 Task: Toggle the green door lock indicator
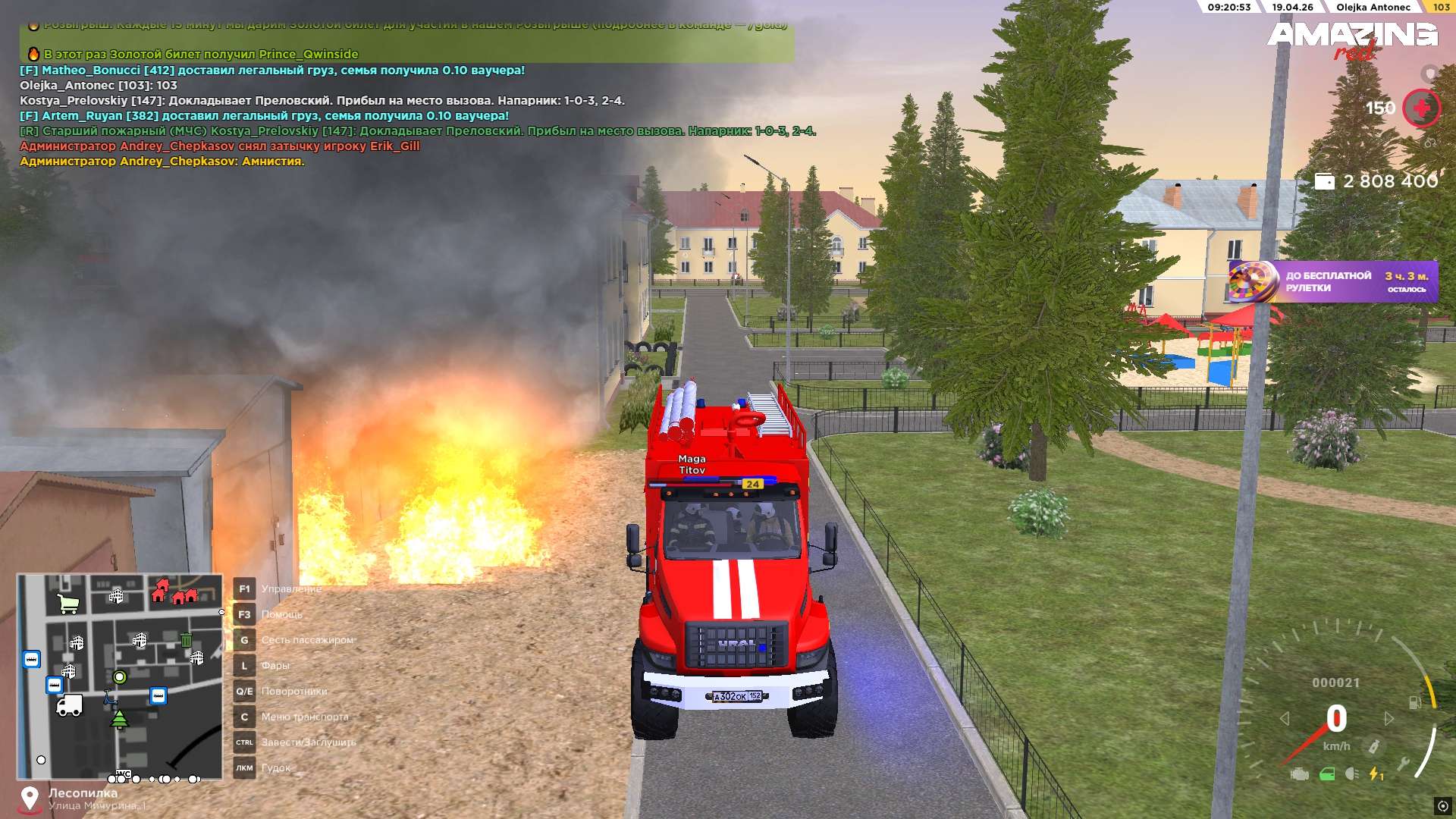[1327, 774]
